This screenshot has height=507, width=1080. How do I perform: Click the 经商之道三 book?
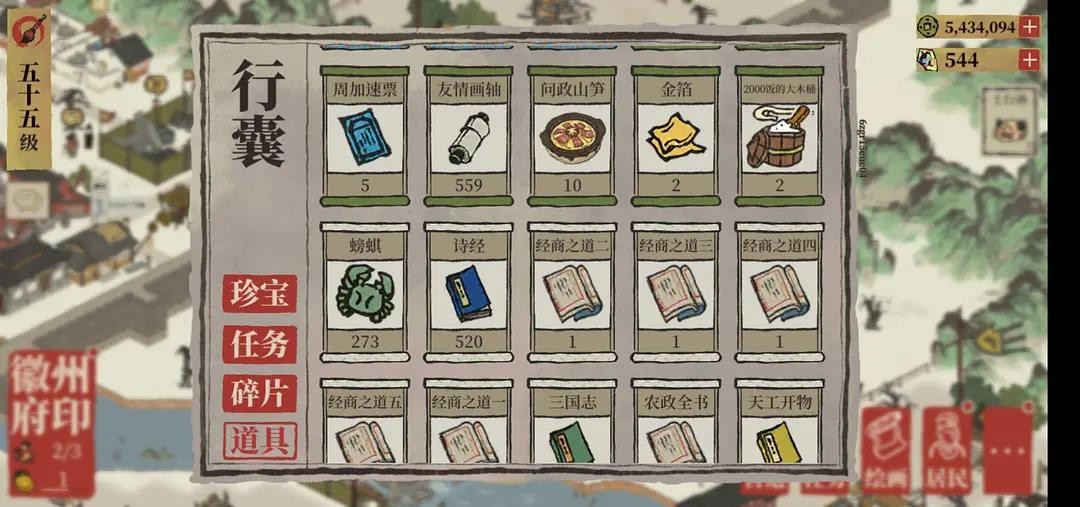[675, 292]
